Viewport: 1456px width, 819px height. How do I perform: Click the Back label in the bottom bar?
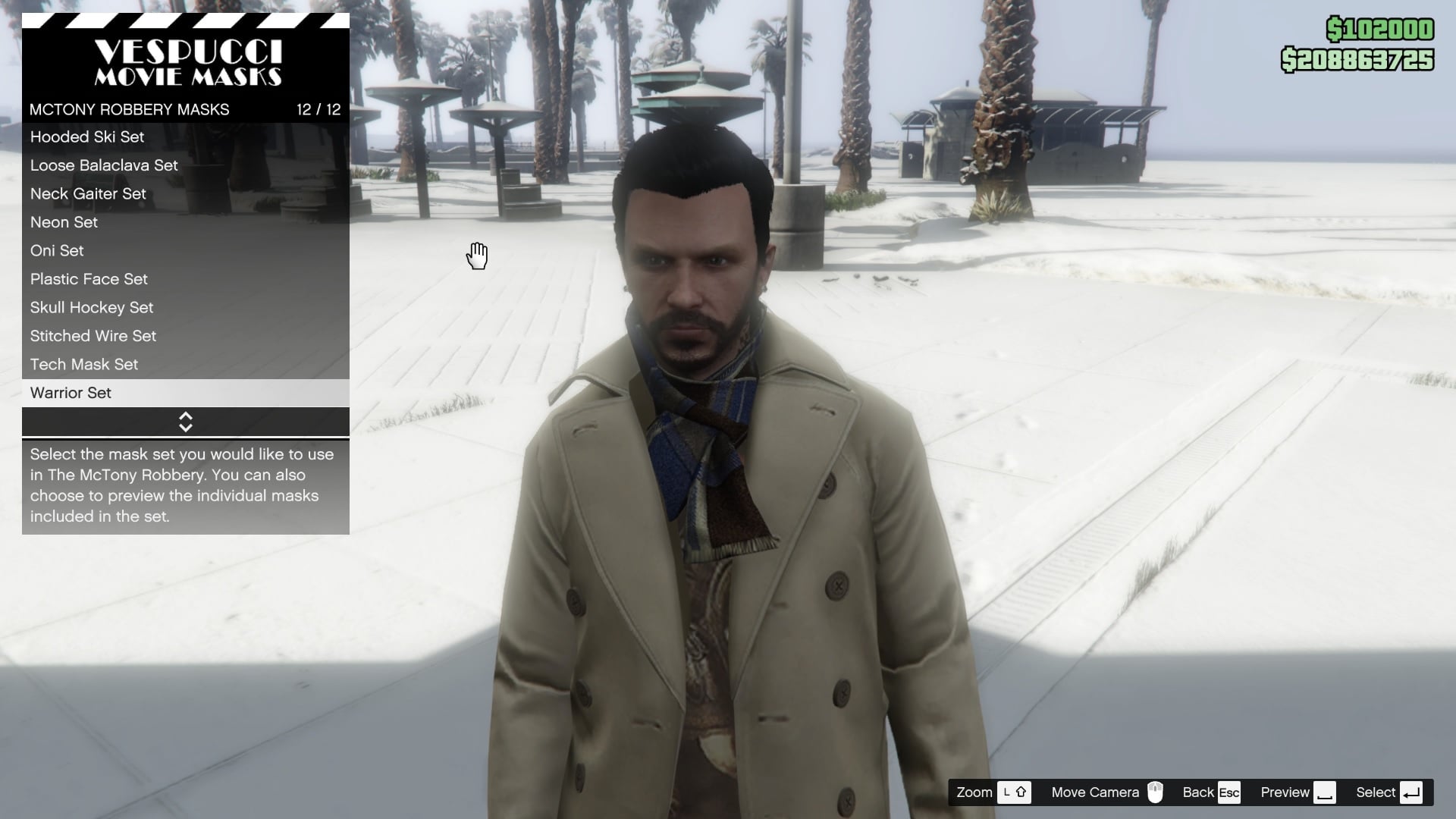point(1198,792)
